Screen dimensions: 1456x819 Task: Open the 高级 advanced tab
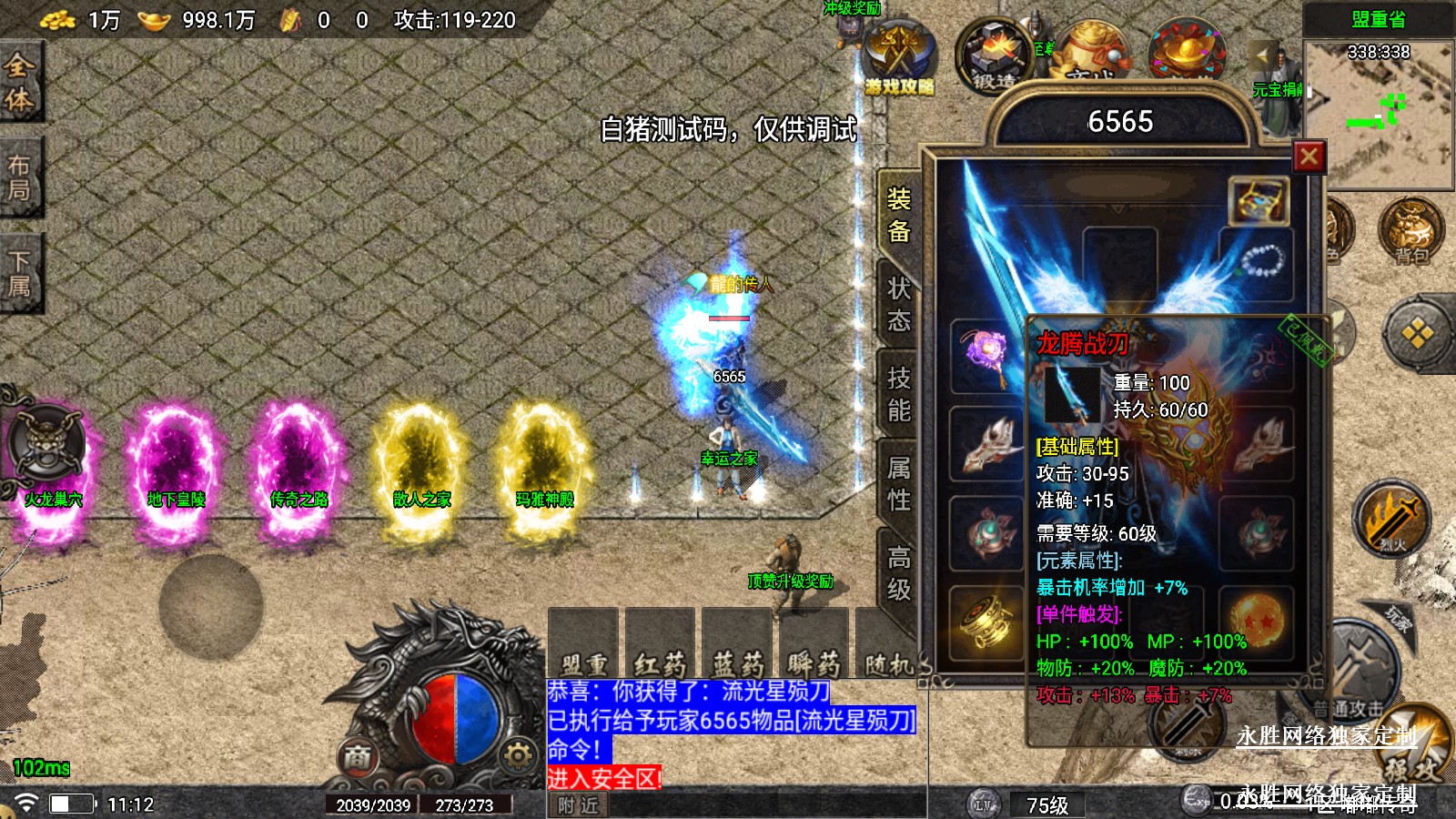[898, 572]
